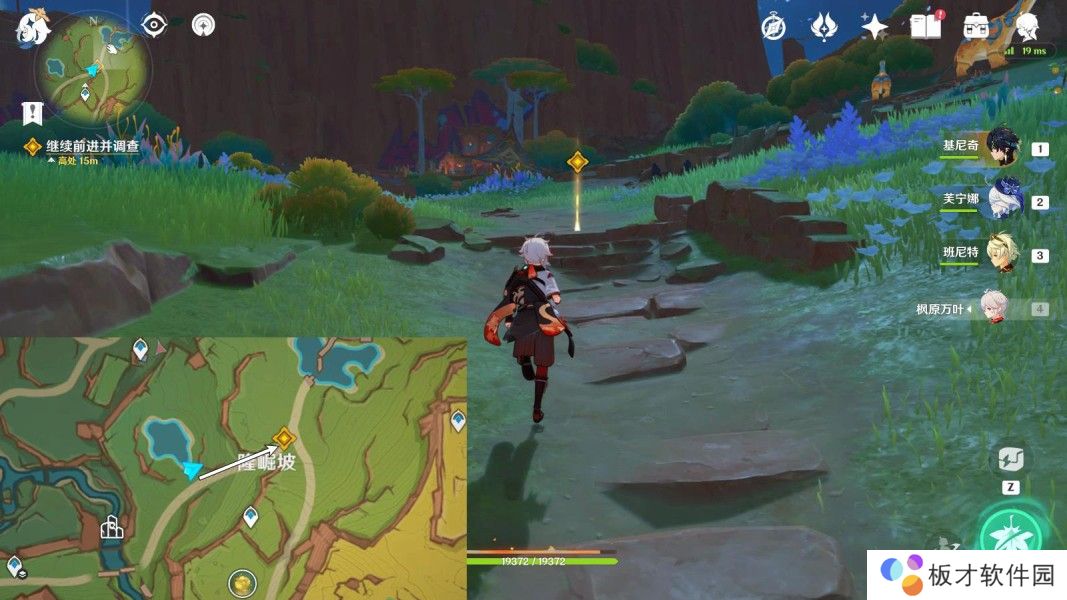Open the handbook book icon
The width and height of the screenshot is (1067, 600).
[926, 27]
